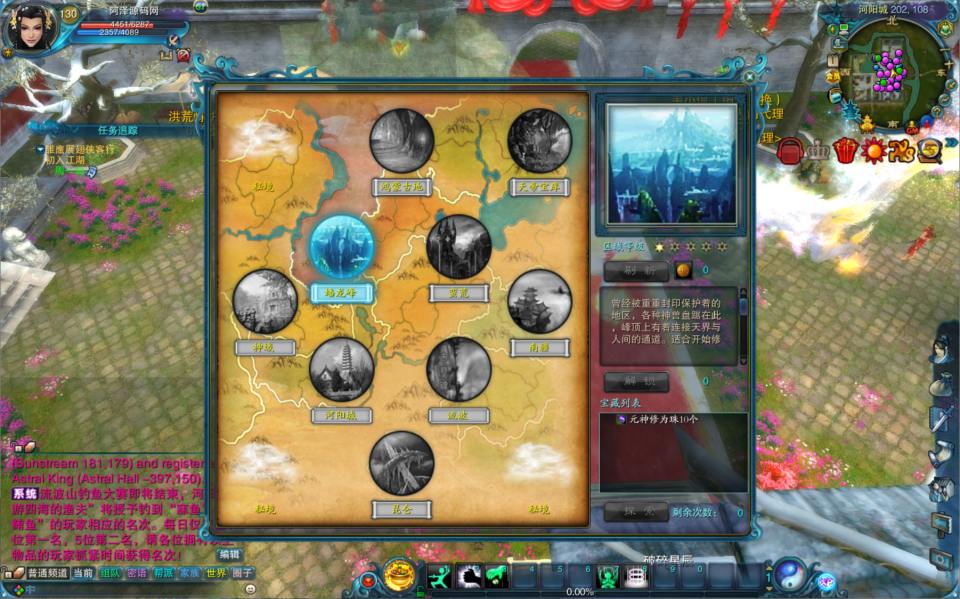Image resolution: width=960 pixels, height=599 pixels.
Task: Choose the 流波 map region
Action: [x=459, y=369]
